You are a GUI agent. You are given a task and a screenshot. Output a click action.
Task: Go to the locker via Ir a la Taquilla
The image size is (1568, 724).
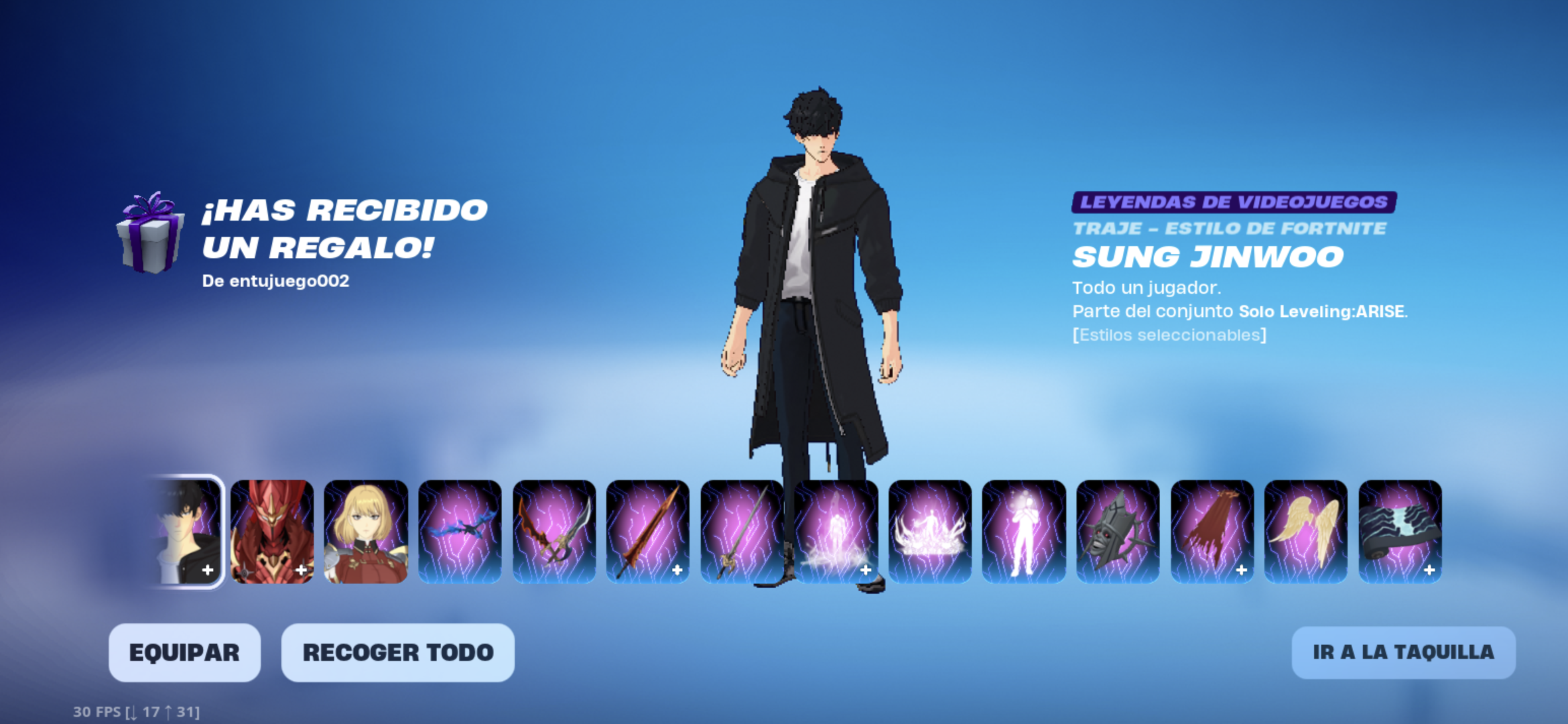1403,652
